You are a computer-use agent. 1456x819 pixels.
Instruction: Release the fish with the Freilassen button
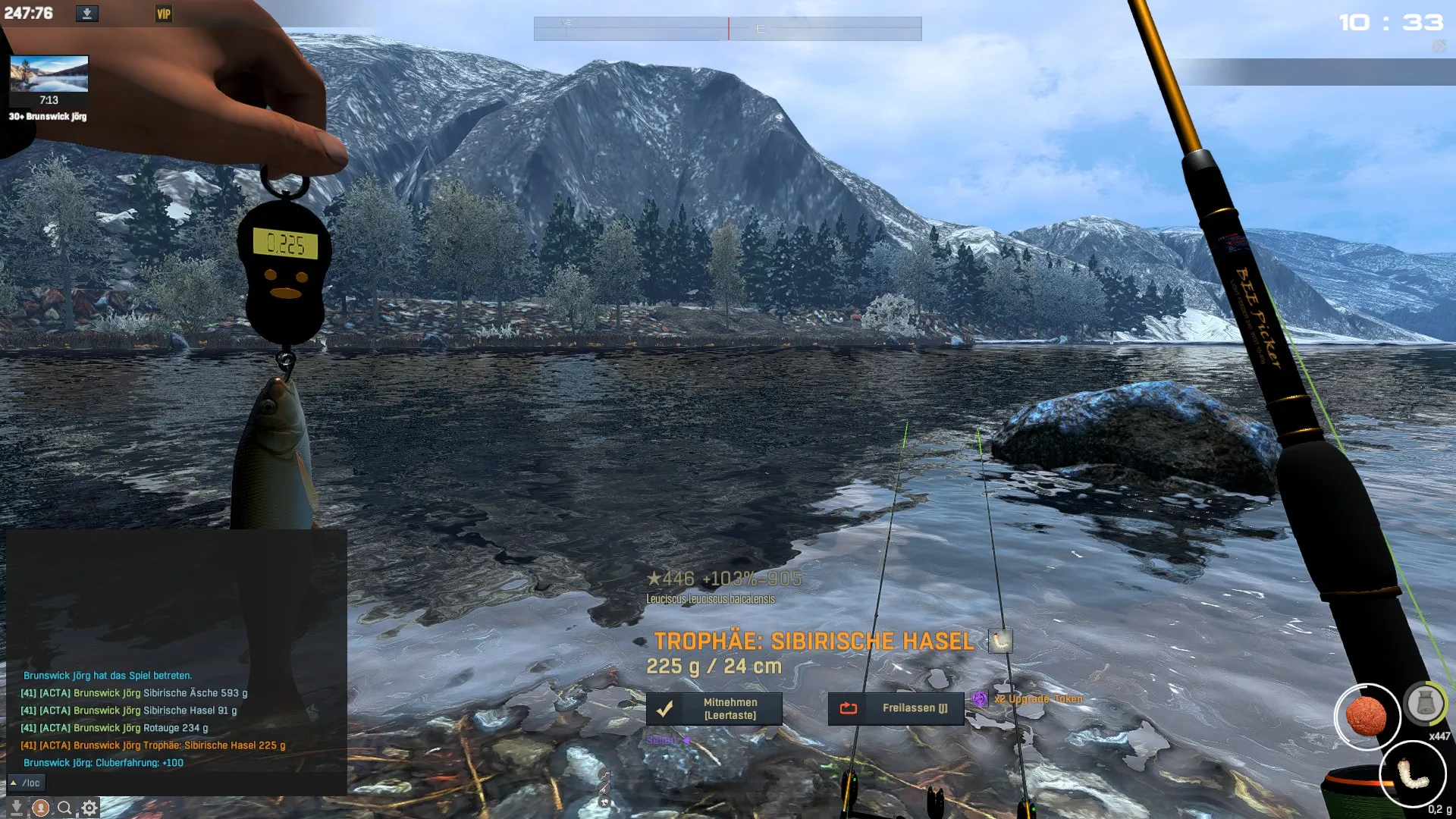pos(896,708)
